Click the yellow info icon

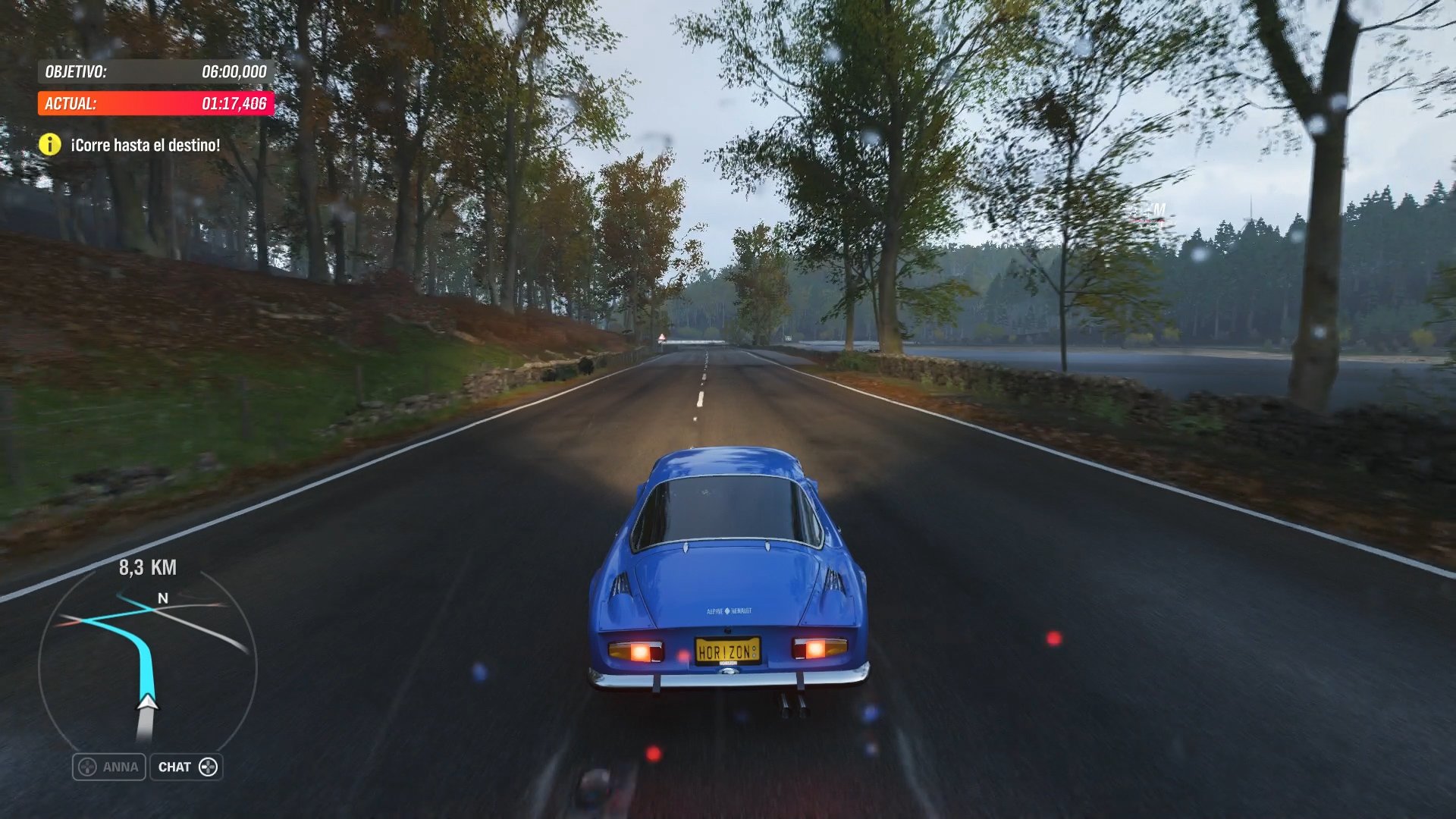[x=50, y=143]
